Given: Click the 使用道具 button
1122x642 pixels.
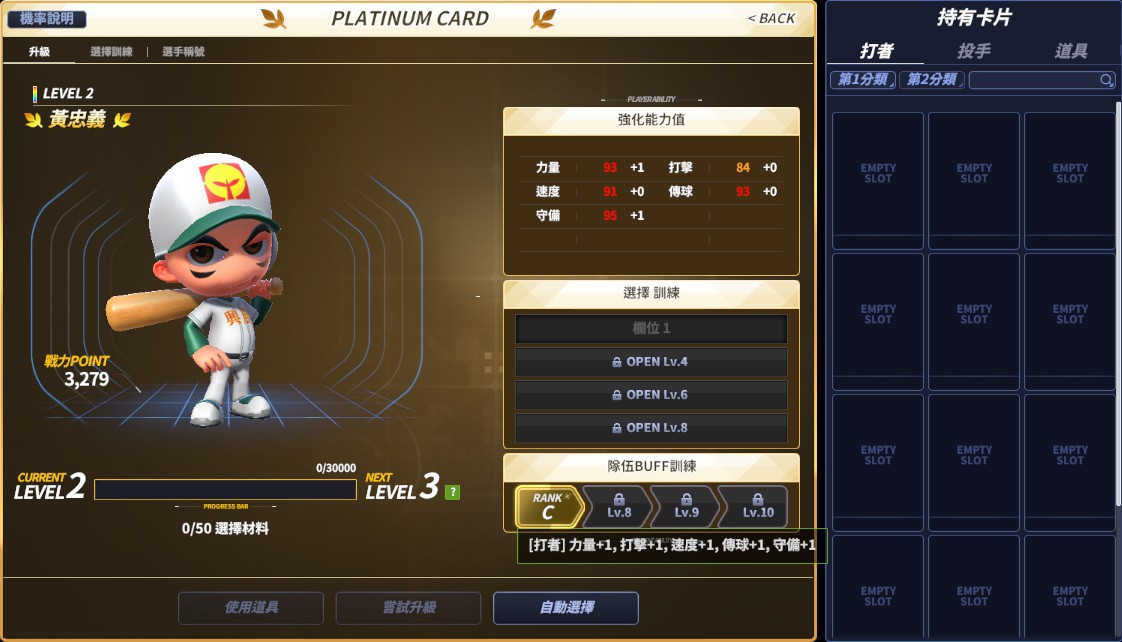Looking at the screenshot, I should click(x=251, y=608).
